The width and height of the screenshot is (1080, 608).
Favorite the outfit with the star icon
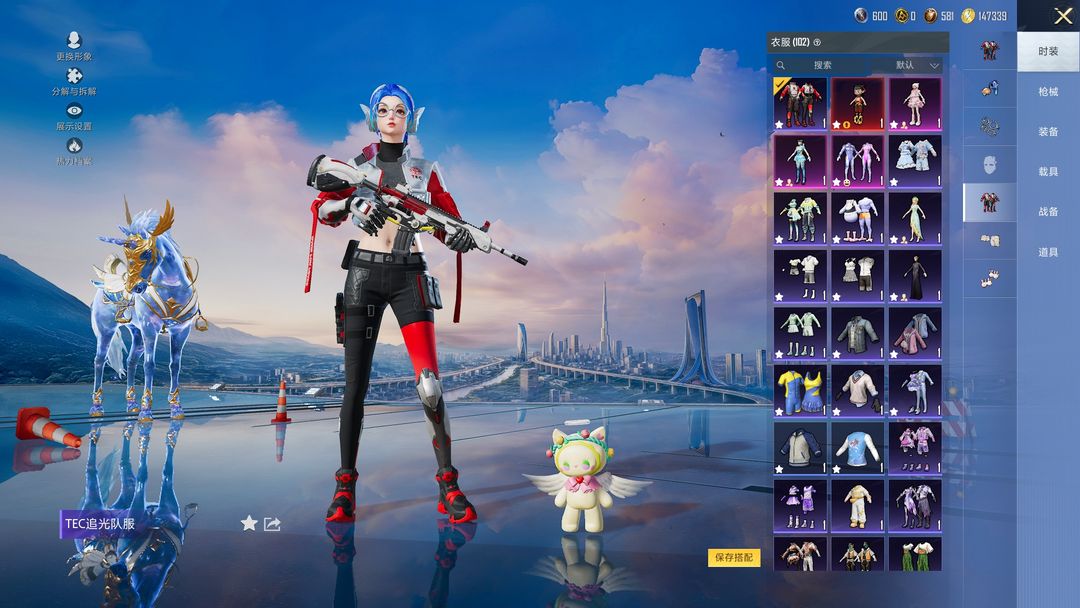249,523
